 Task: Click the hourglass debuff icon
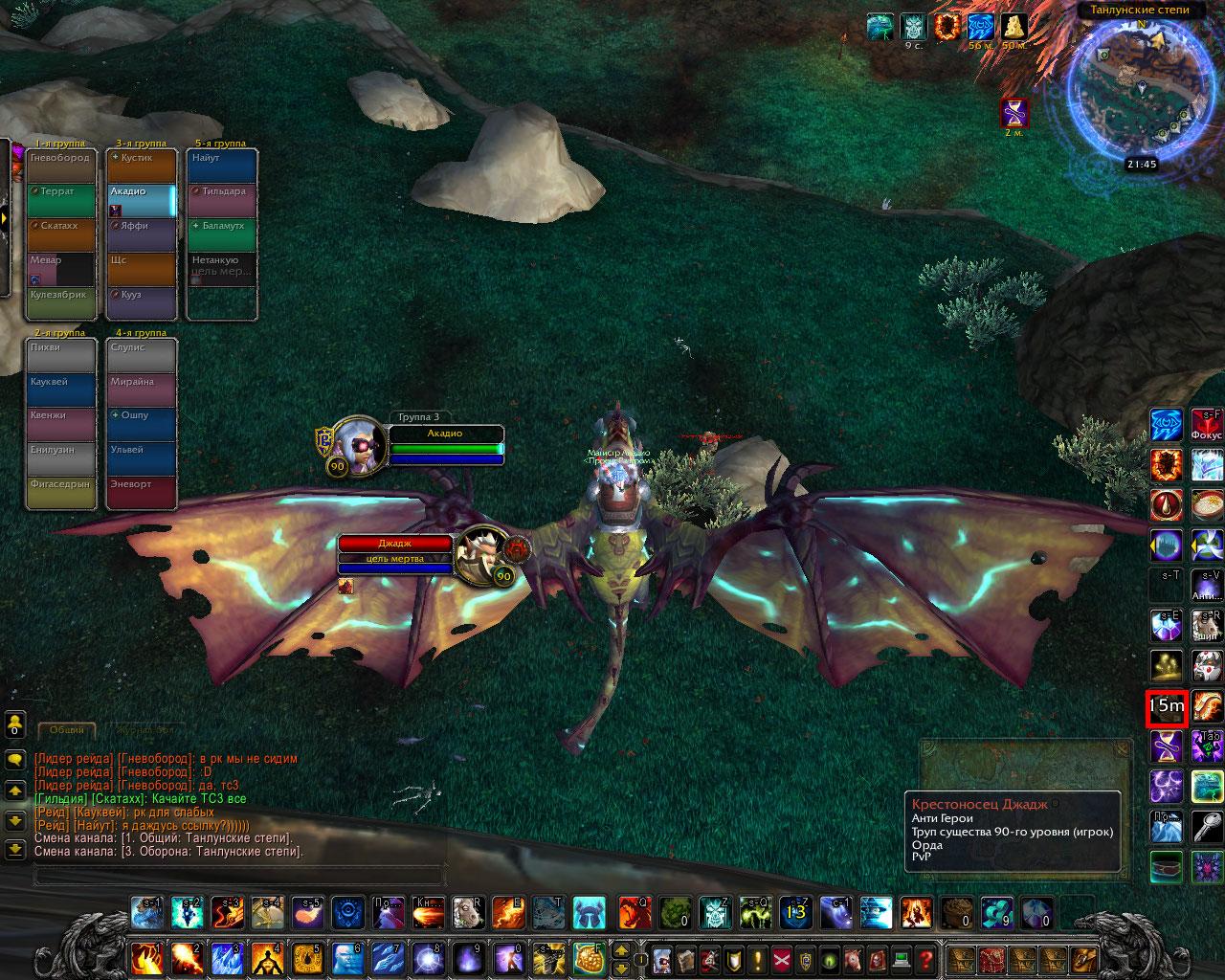pos(1014,113)
